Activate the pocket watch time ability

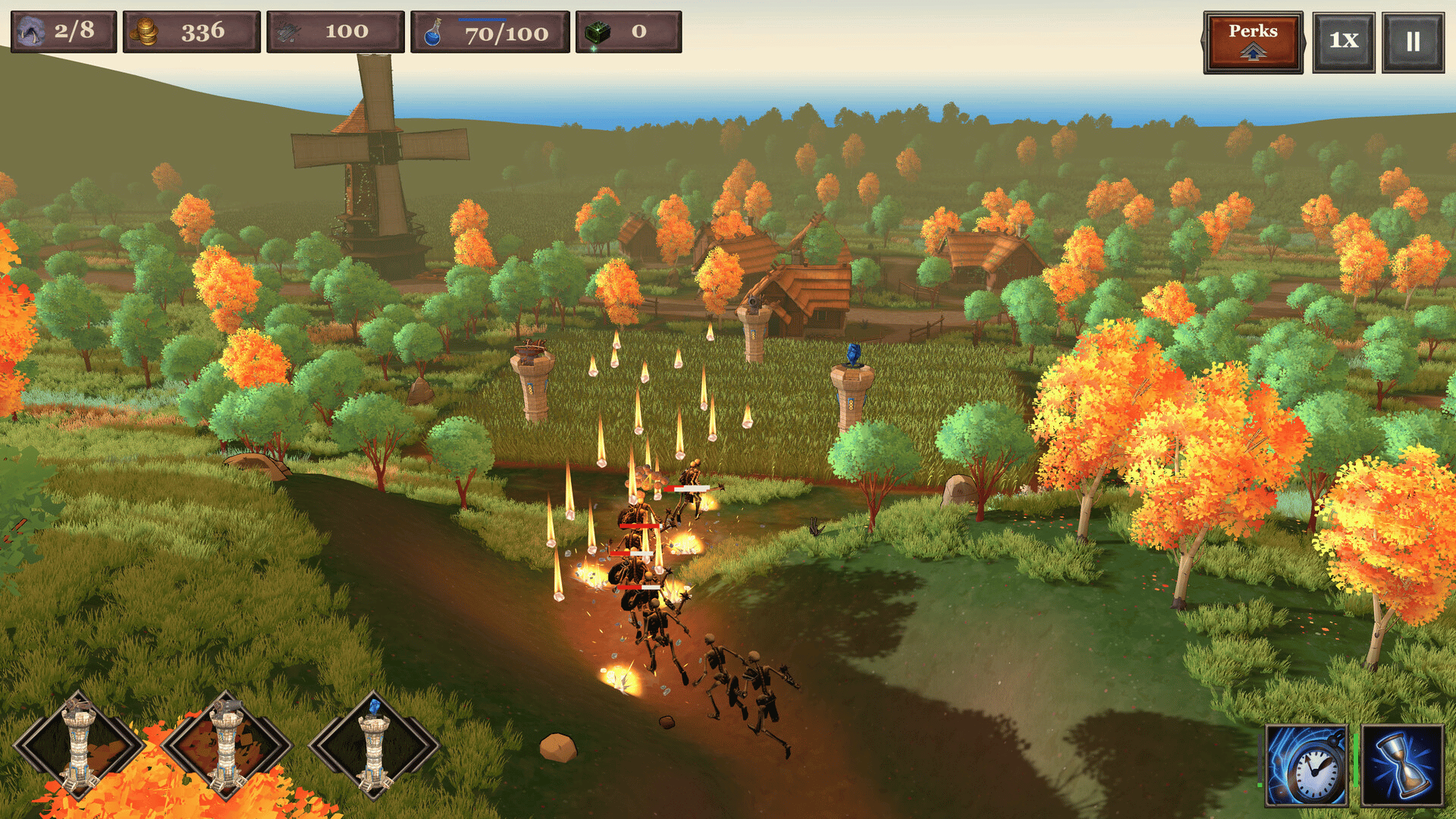point(1306,766)
